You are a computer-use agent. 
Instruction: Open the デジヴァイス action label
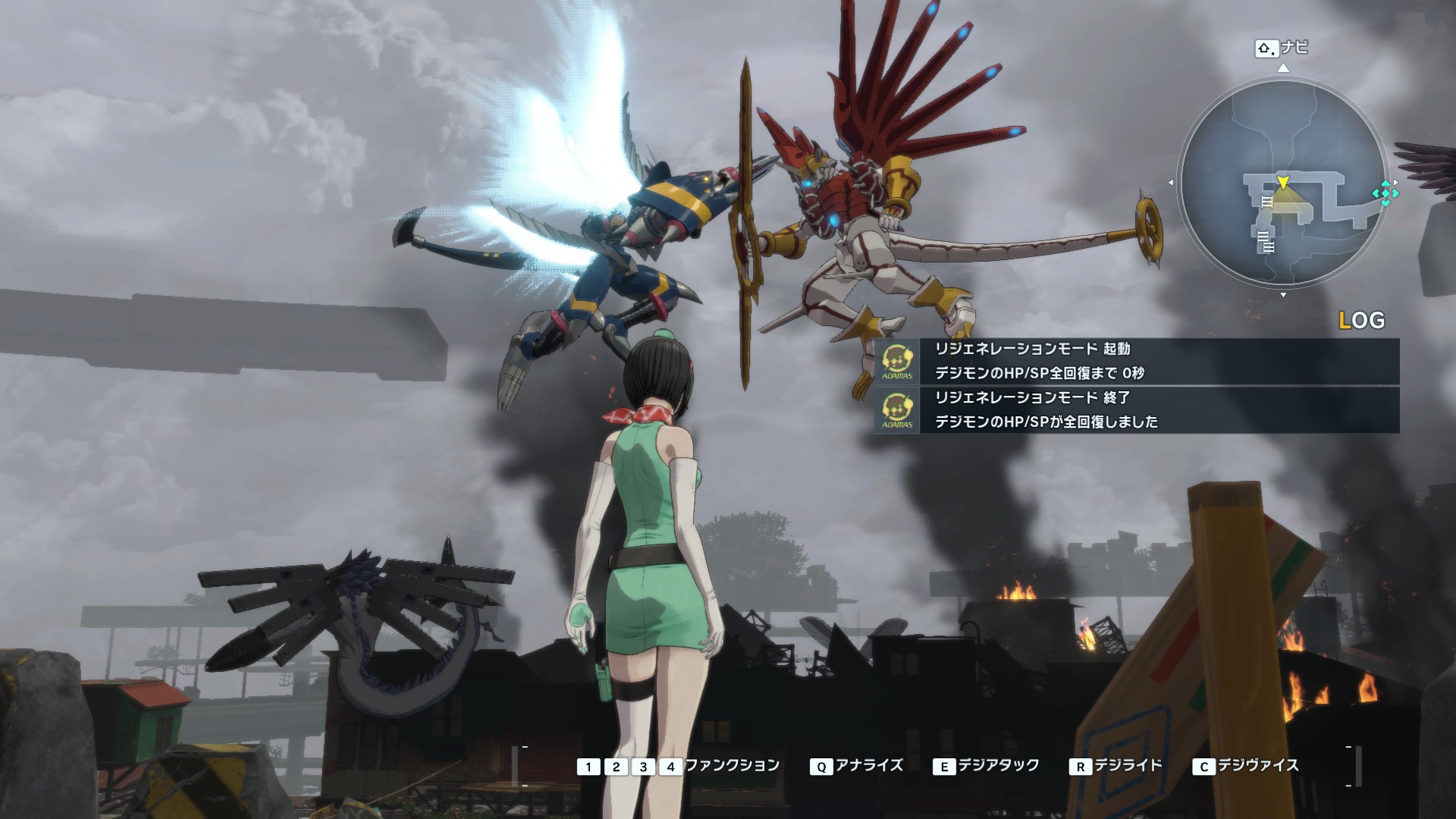1258,766
